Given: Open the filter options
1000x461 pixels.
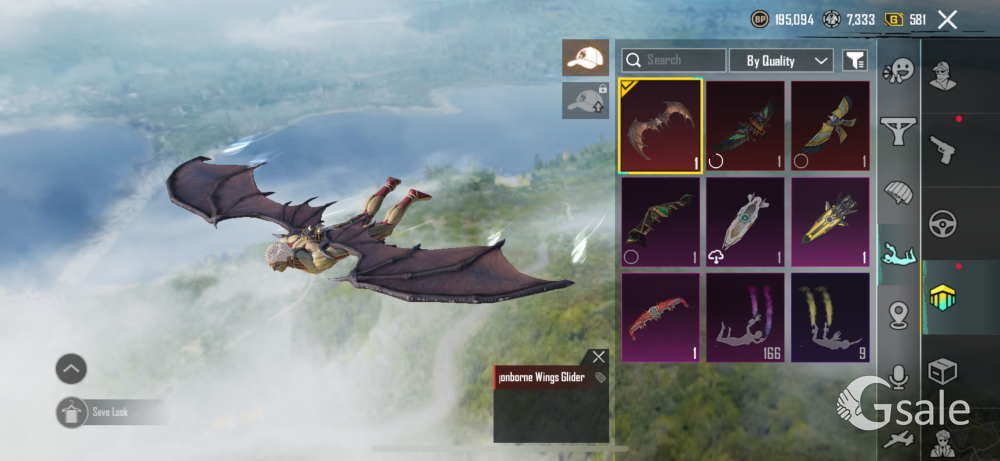Looking at the screenshot, I should [x=855, y=61].
